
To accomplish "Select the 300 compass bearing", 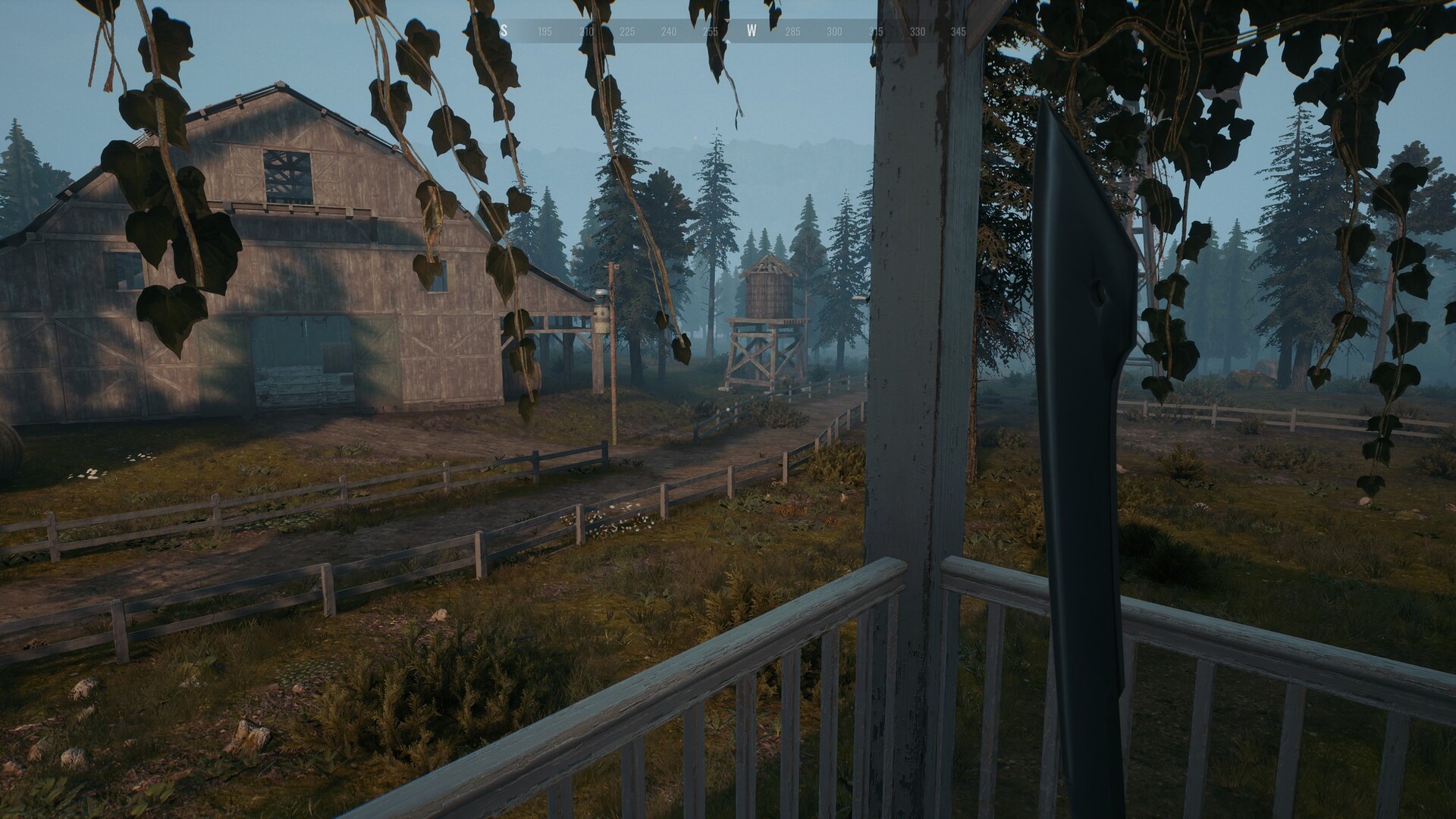I will [834, 30].
